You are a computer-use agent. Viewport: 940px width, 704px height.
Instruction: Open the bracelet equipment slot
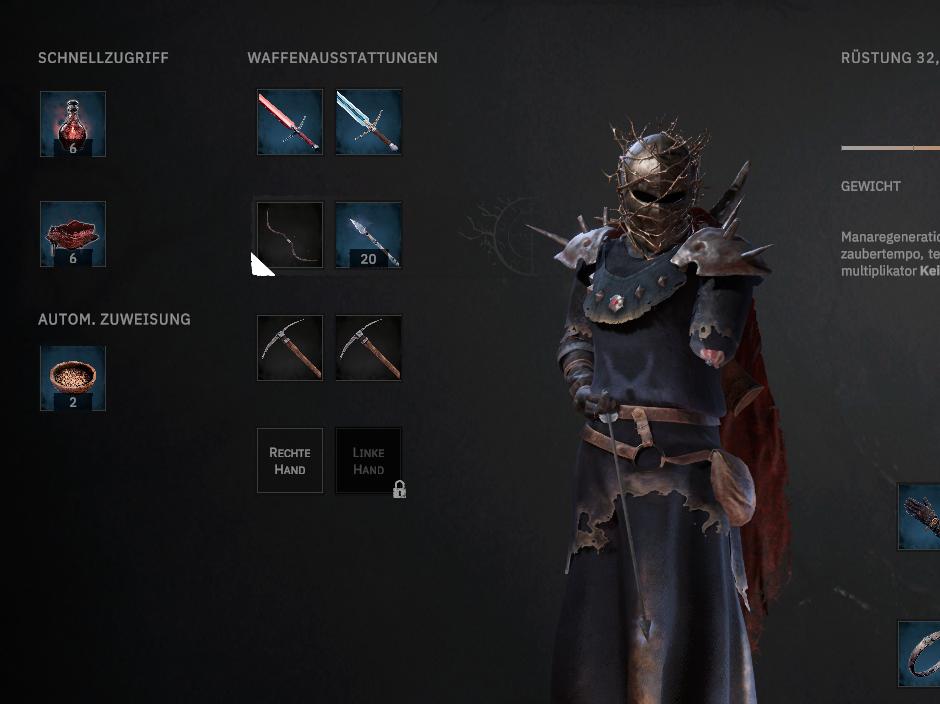click(x=920, y=653)
